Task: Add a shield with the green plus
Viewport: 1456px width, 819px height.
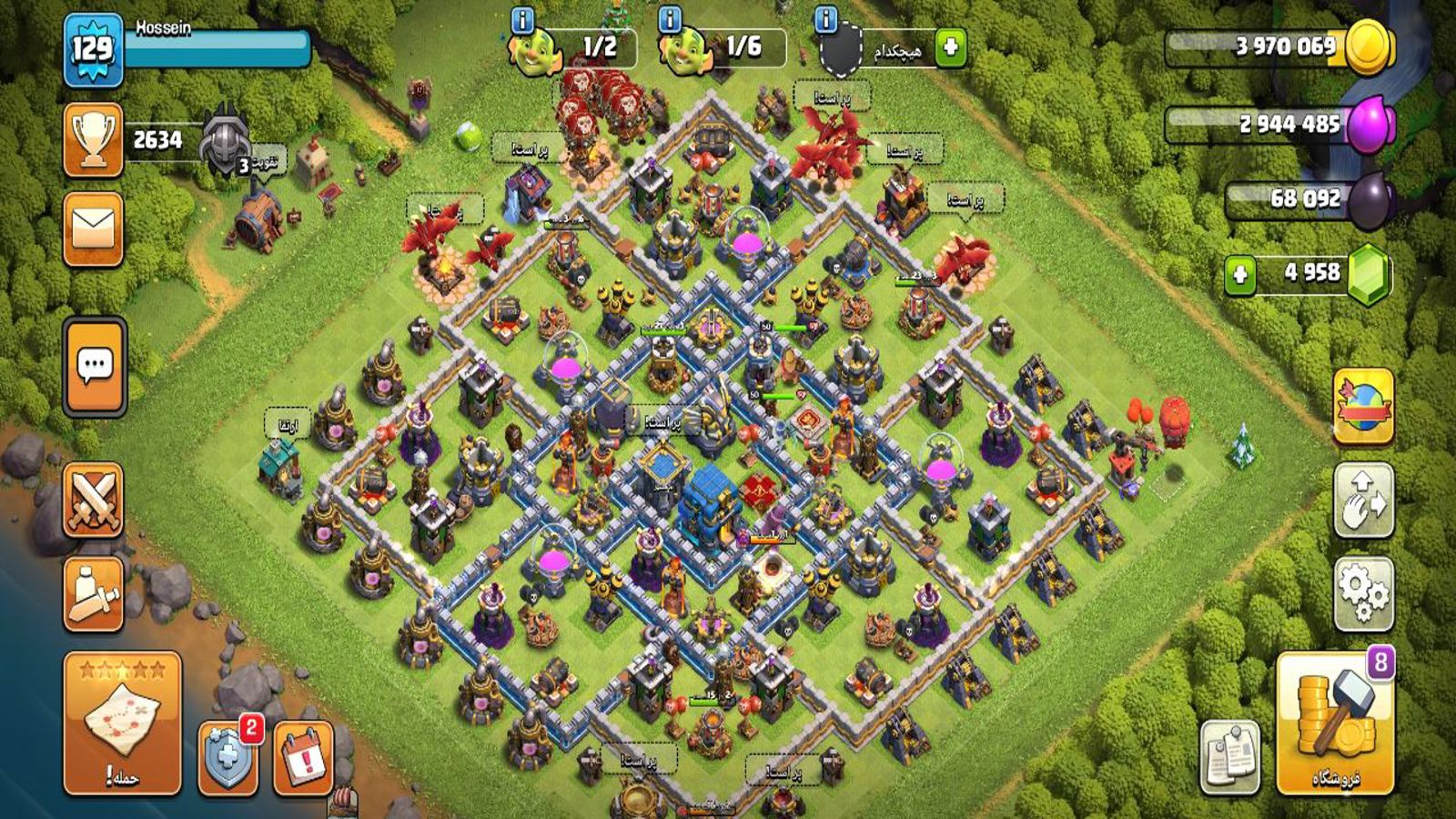Action: pos(950,46)
